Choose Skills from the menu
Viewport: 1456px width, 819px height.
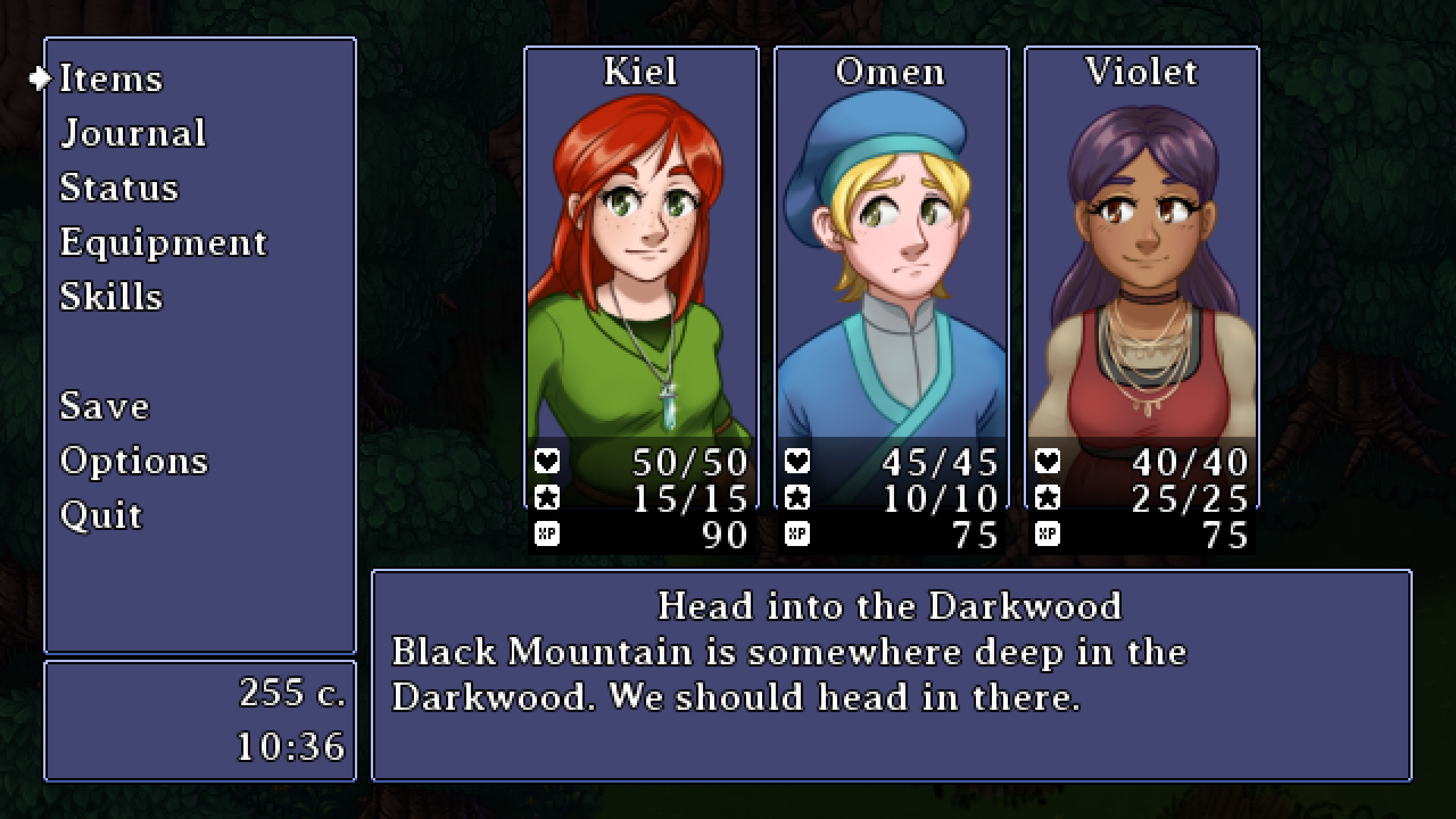pos(111,297)
